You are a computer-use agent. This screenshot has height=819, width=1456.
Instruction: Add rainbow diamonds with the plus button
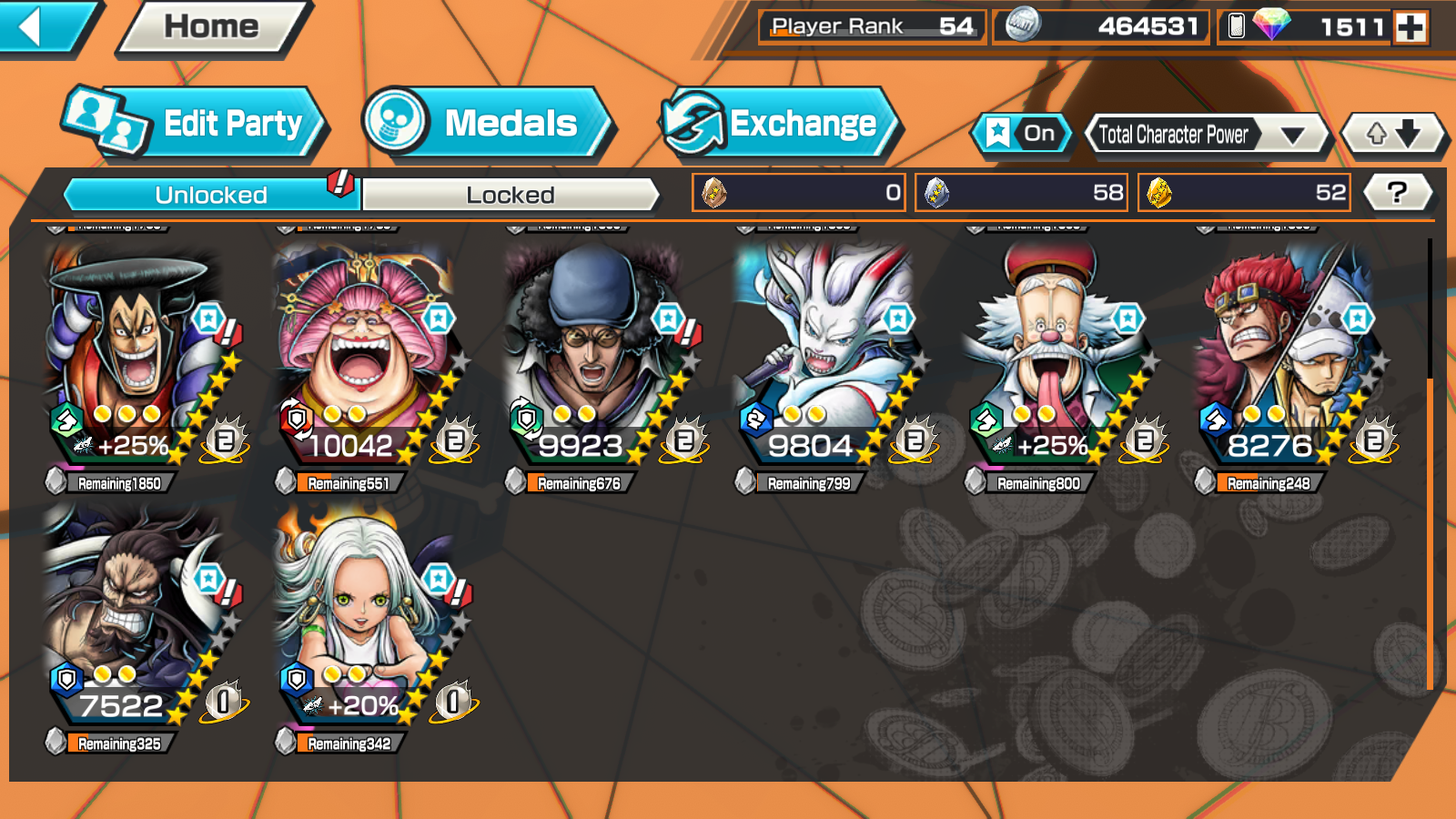point(1411,27)
